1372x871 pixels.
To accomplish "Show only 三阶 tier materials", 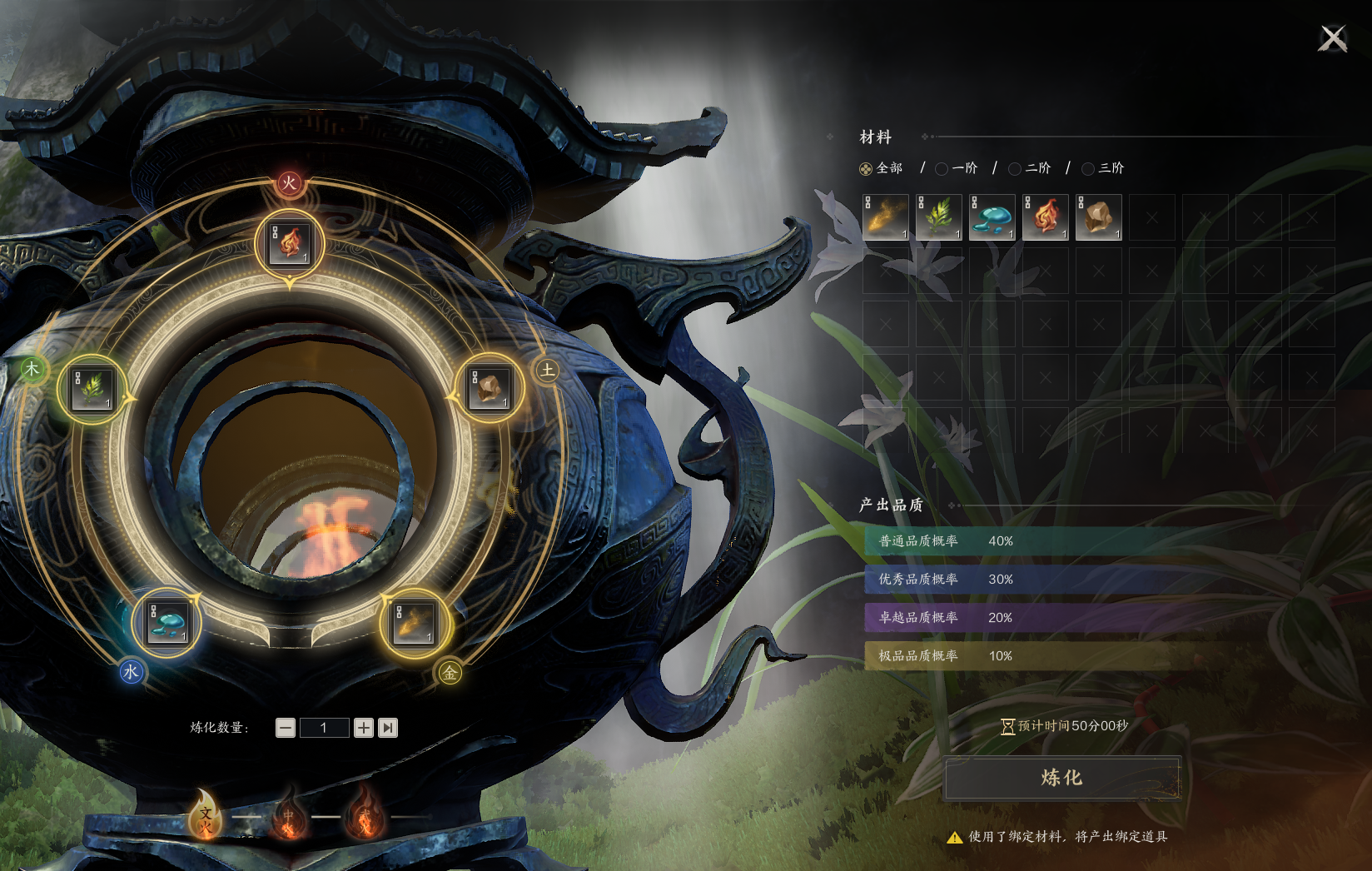I will (x=1089, y=169).
